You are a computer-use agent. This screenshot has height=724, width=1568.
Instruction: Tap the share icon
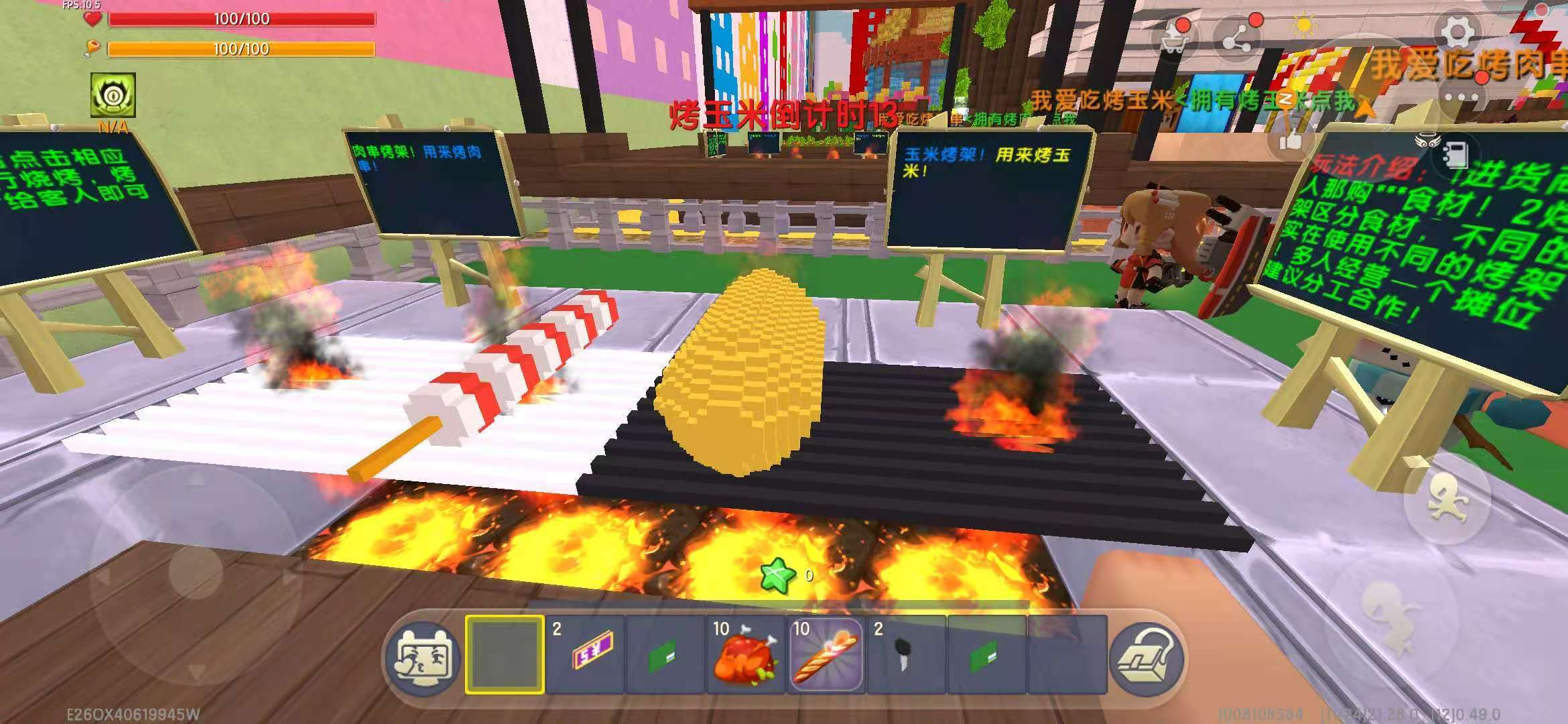coord(1238,38)
